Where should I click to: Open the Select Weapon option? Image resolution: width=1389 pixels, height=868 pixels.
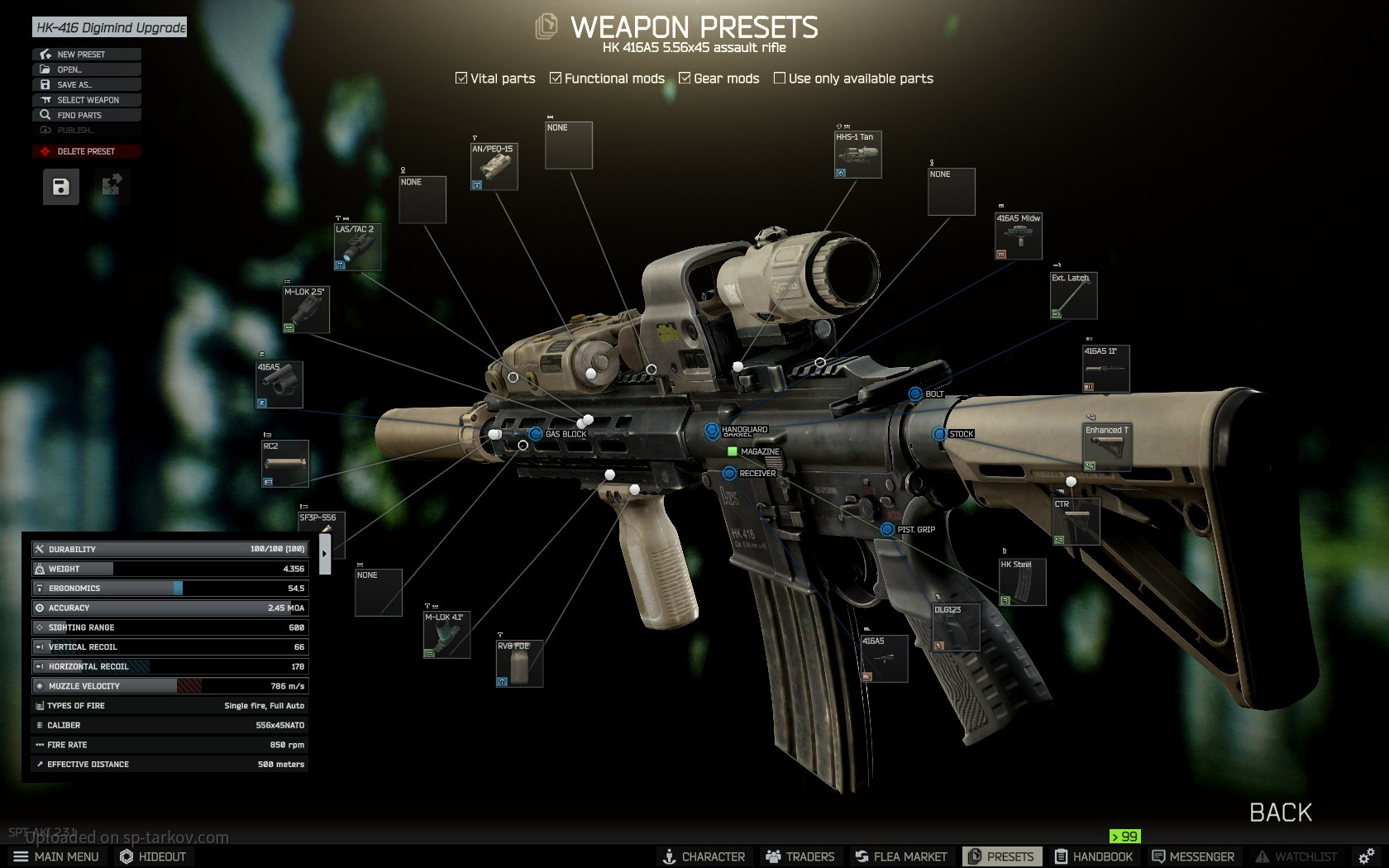(x=88, y=100)
